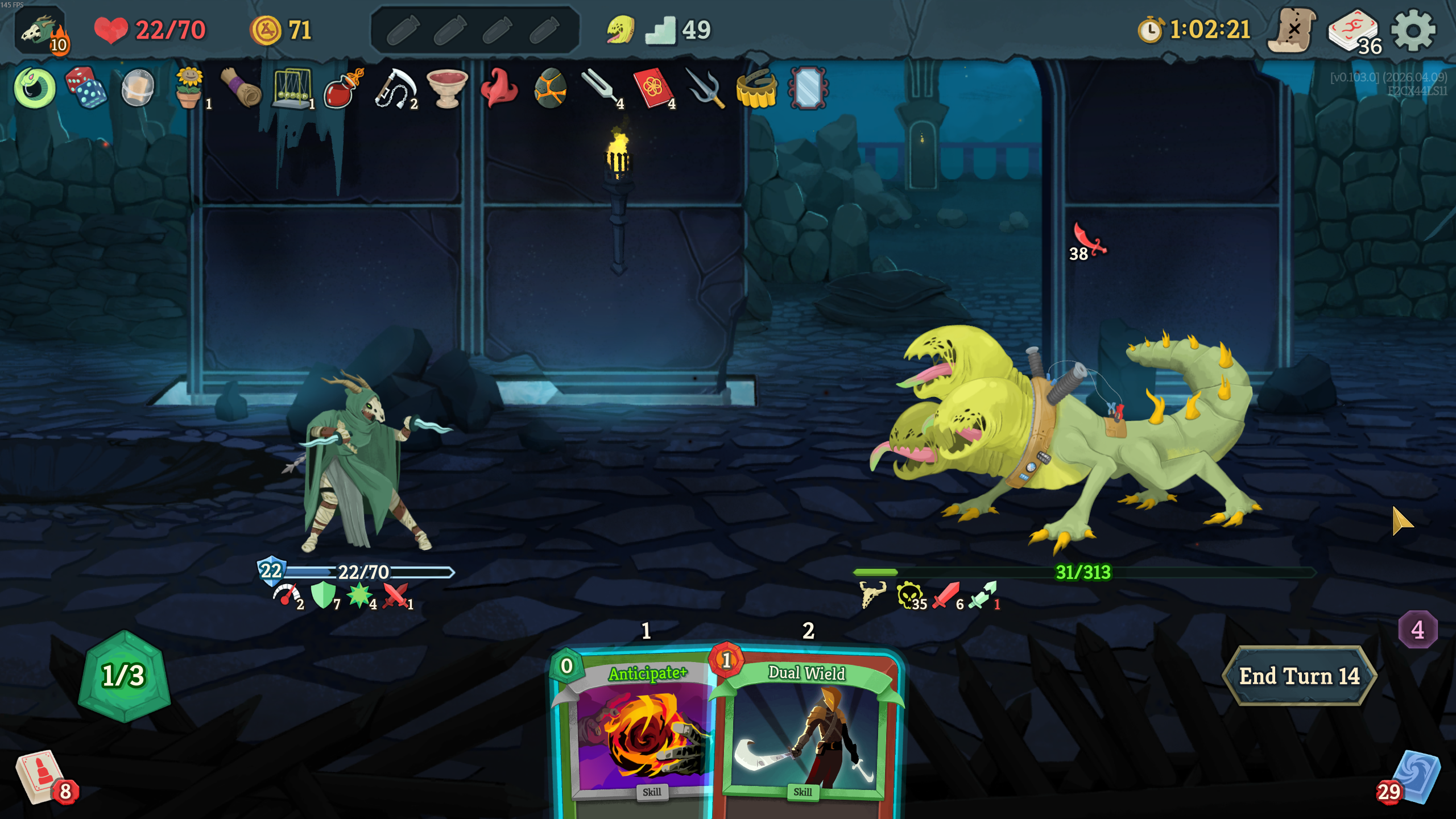Open the settings gear menu
Screen dimensions: 1456x819
1413,31
